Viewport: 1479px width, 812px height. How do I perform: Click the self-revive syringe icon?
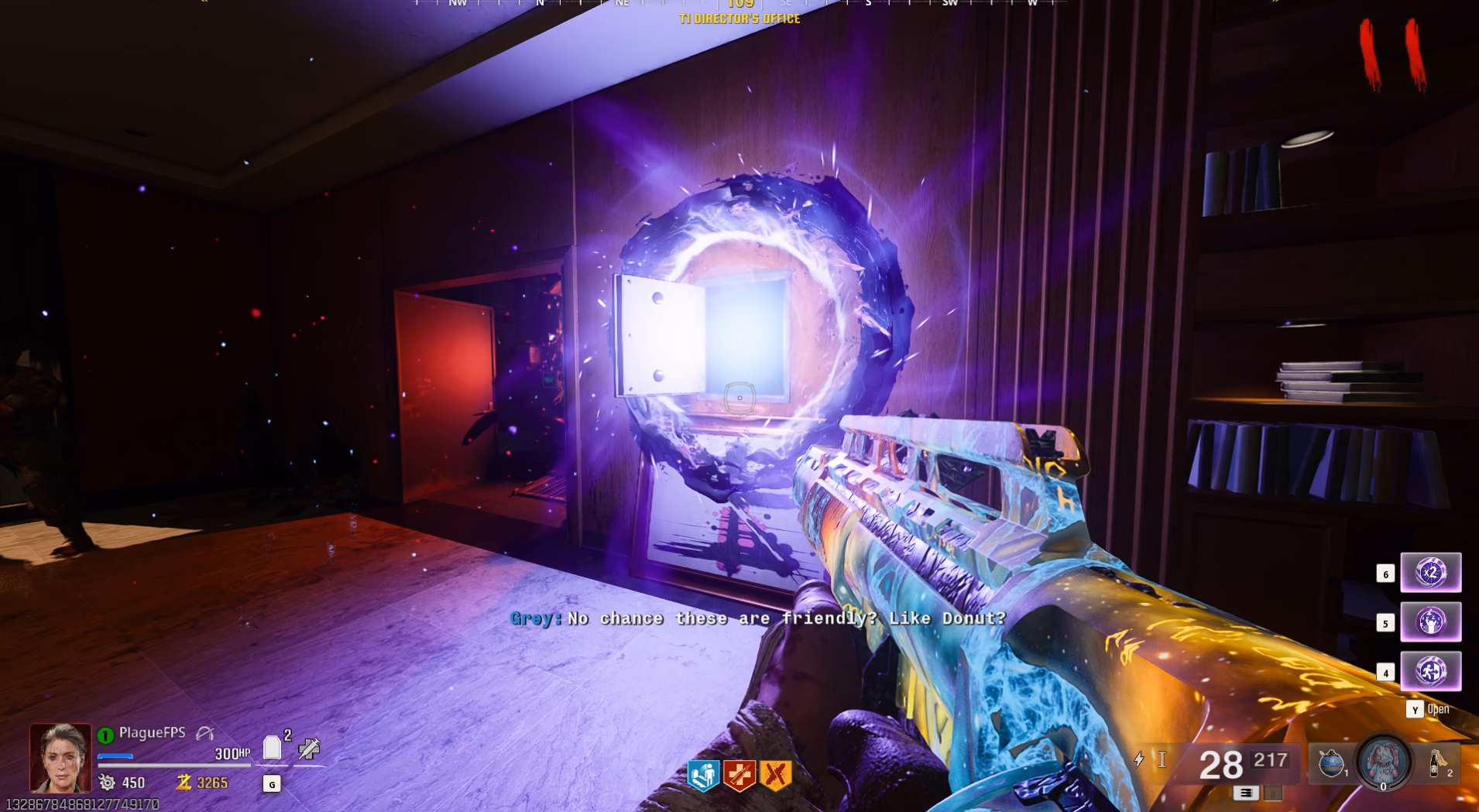[308, 749]
